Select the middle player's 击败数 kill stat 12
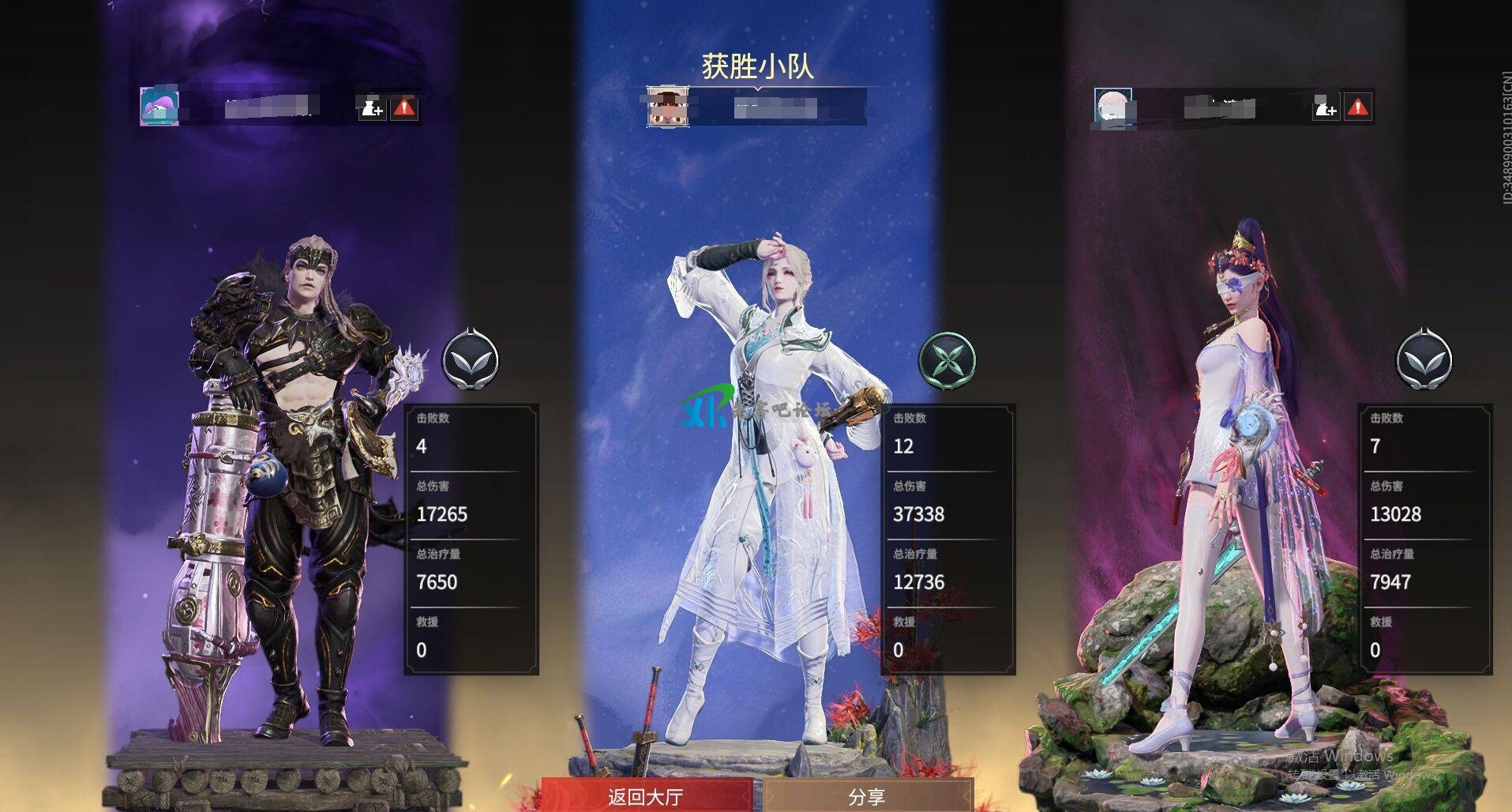 coord(903,446)
